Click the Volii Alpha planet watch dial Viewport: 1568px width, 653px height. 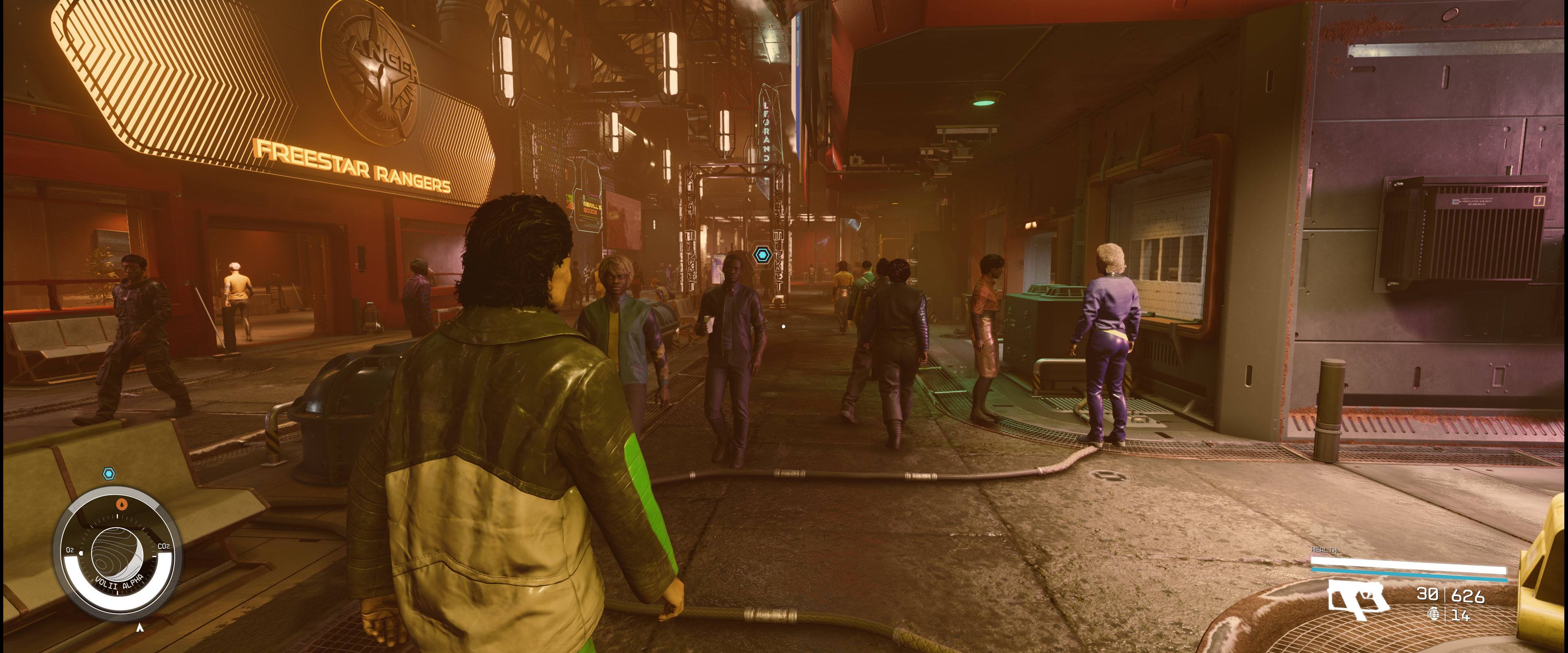[117, 554]
